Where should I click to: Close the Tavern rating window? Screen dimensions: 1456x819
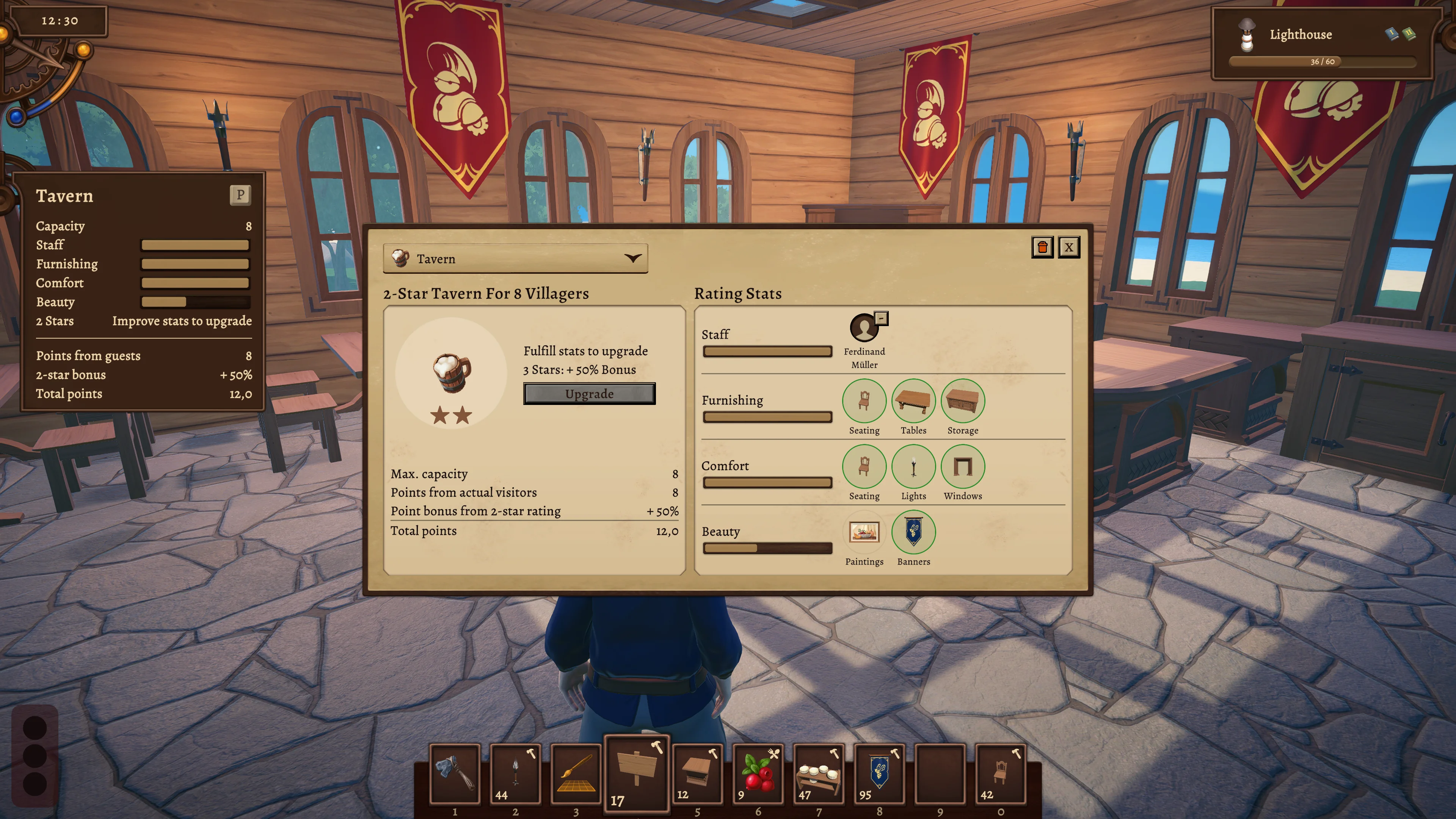click(x=1068, y=247)
